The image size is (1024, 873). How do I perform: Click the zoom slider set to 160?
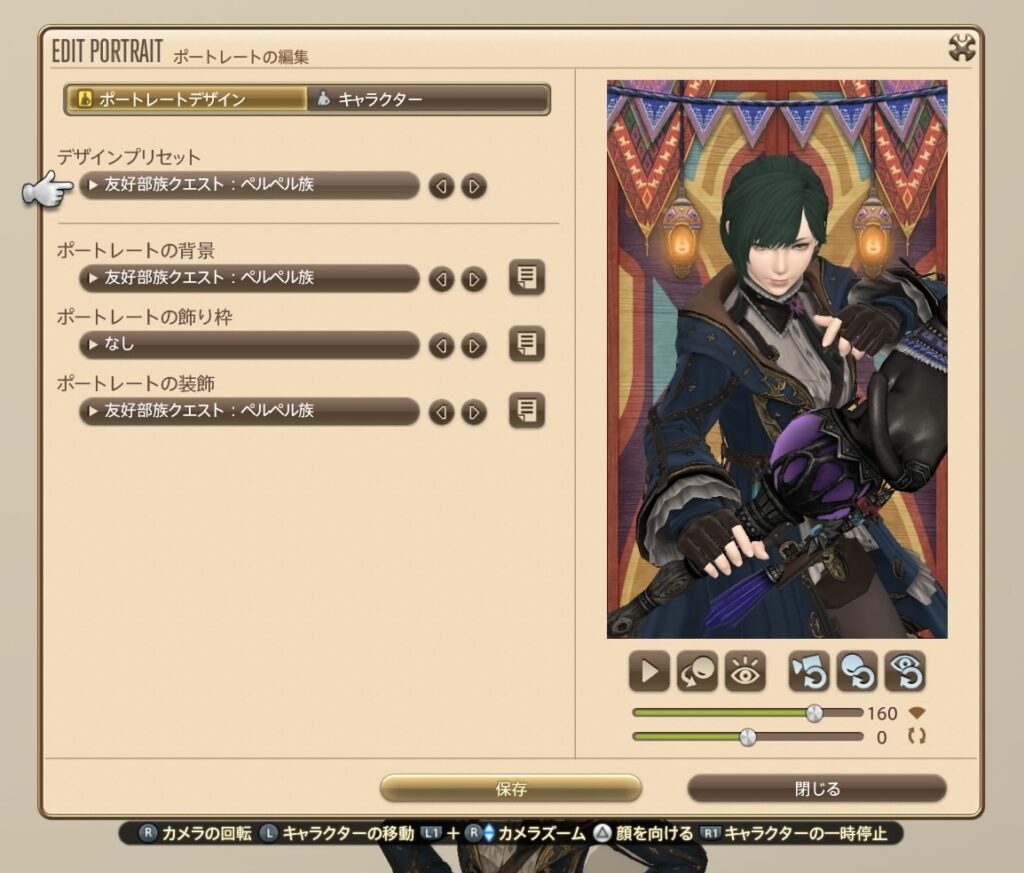tap(814, 713)
